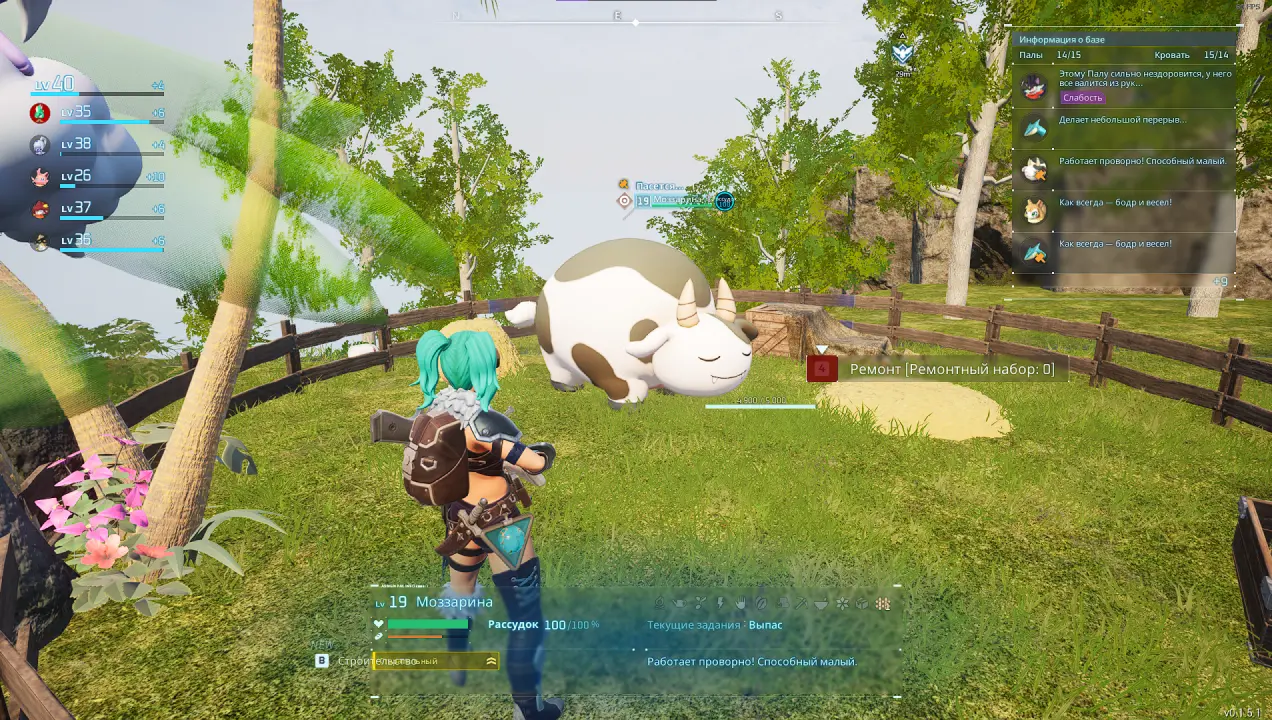Image resolution: width=1272 pixels, height=720 pixels.
Task: Select the Lv 35 party pal portrait
Action: (40, 113)
